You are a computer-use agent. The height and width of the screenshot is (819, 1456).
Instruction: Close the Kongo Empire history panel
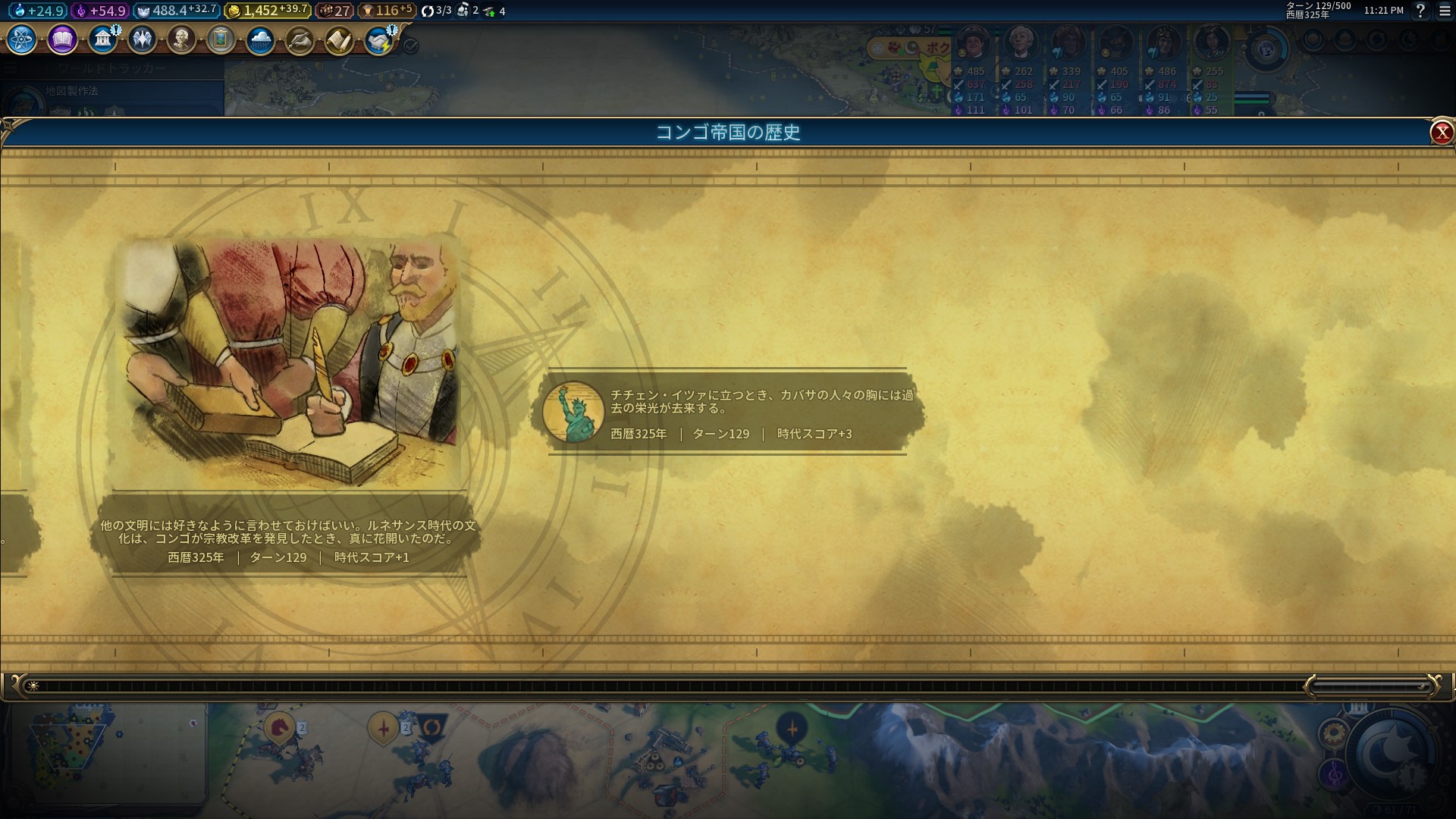click(1441, 131)
